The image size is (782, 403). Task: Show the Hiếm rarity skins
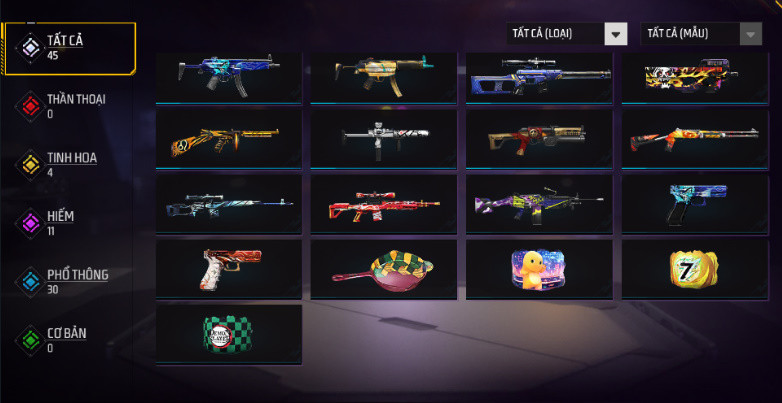(60, 221)
